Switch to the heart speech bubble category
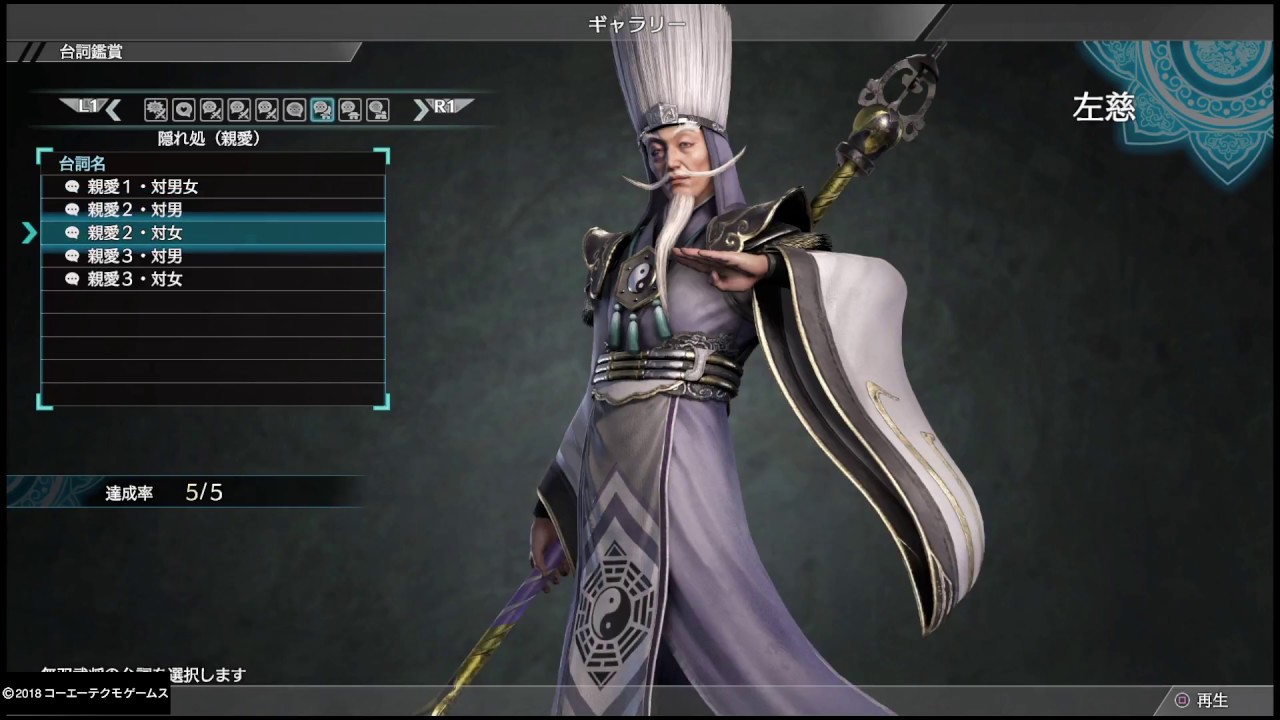This screenshot has height=720, width=1280. coord(183,109)
